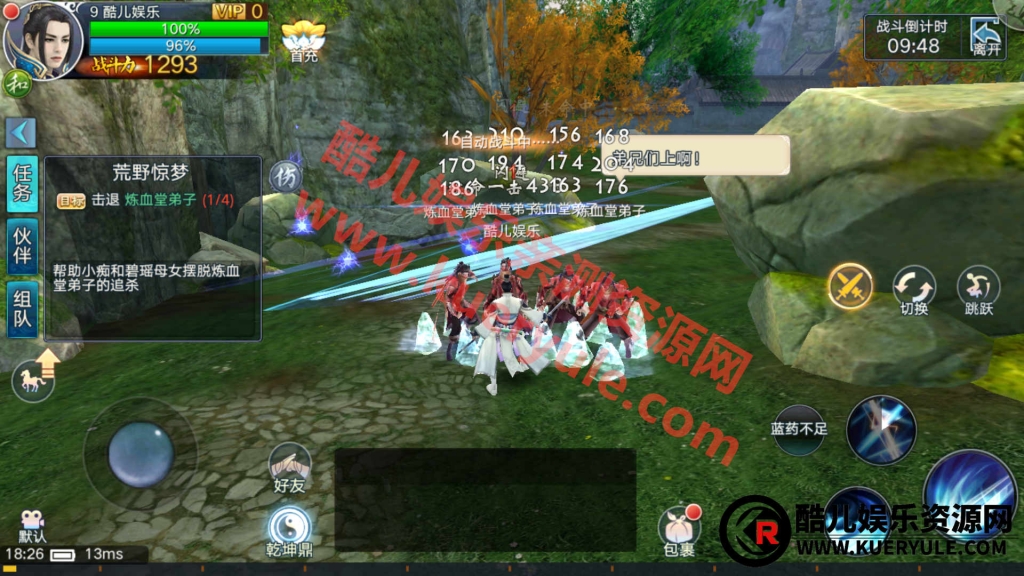
Task: Tap the 切换 switch button
Action: pyautogui.click(x=914, y=290)
